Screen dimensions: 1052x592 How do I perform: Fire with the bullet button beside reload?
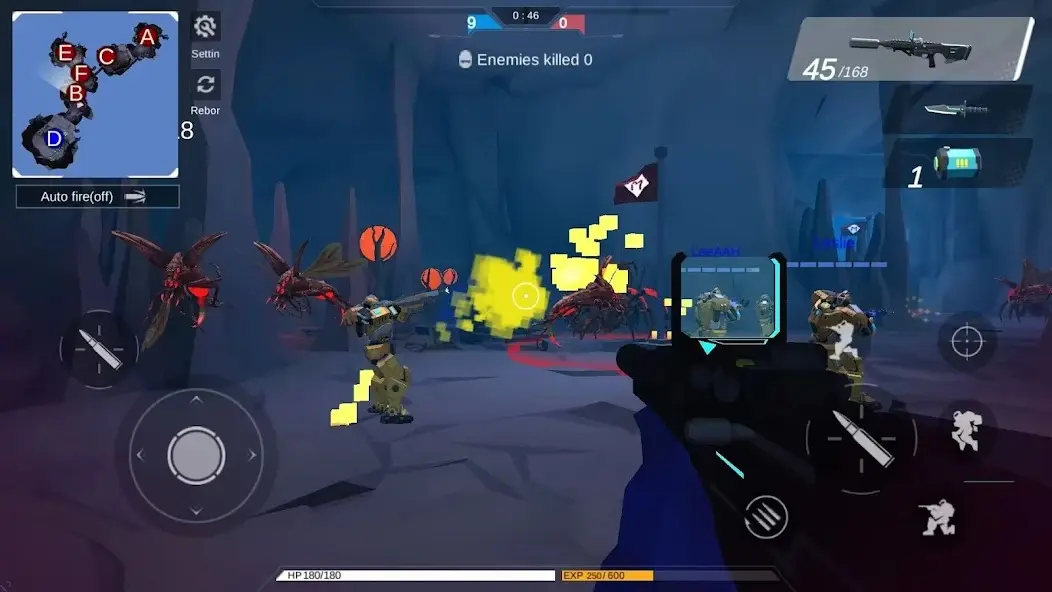(x=861, y=438)
